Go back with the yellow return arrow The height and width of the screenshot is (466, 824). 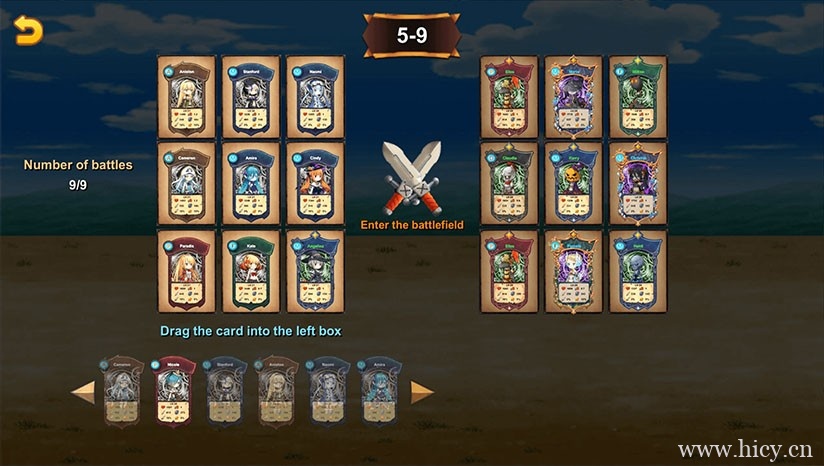tap(29, 33)
